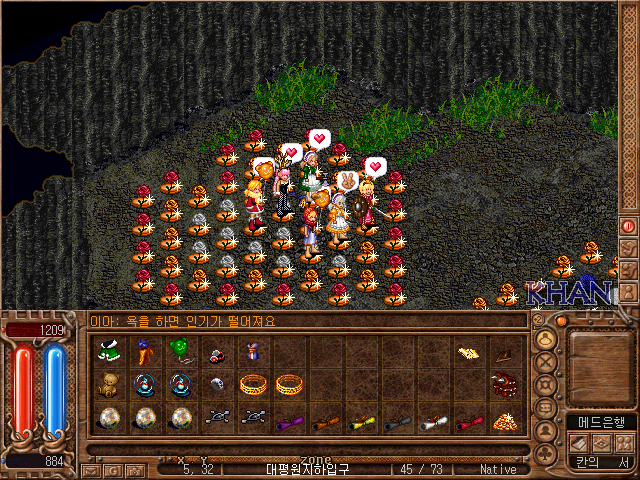The width and height of the screenshot is (640, 480).
Task: Take a screenshot with camera button
Action: (135, 469)
